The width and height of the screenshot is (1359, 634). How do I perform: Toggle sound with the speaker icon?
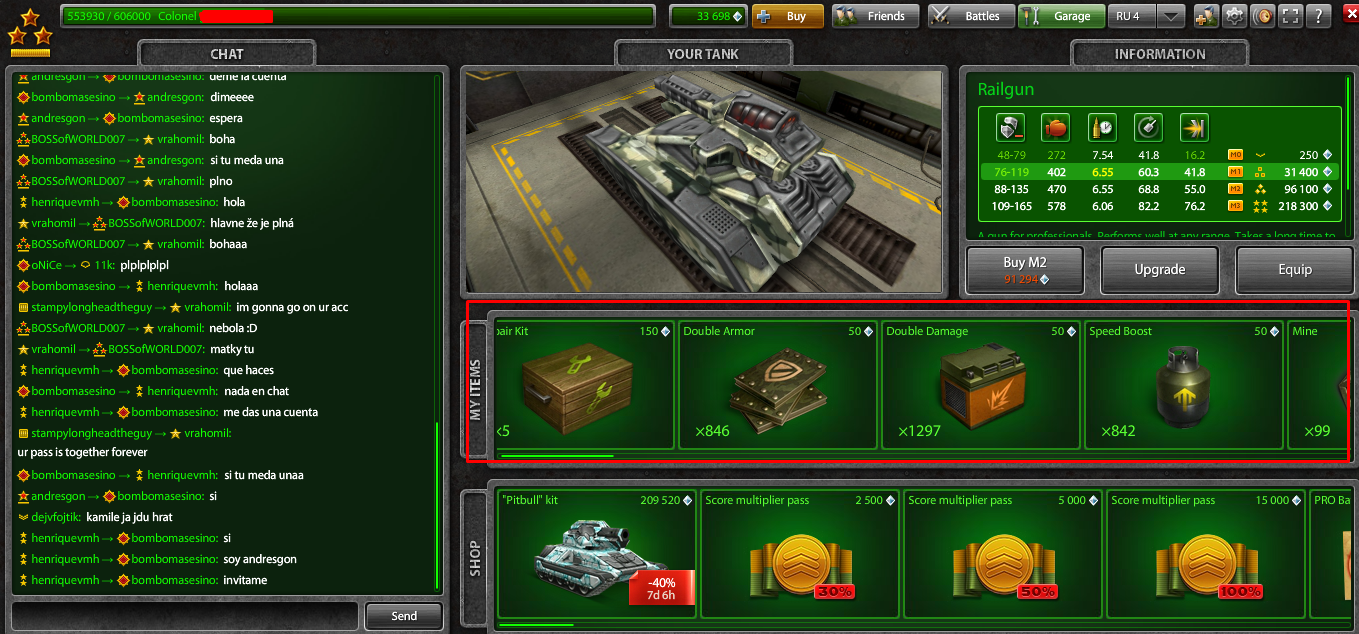(1263, 16)
